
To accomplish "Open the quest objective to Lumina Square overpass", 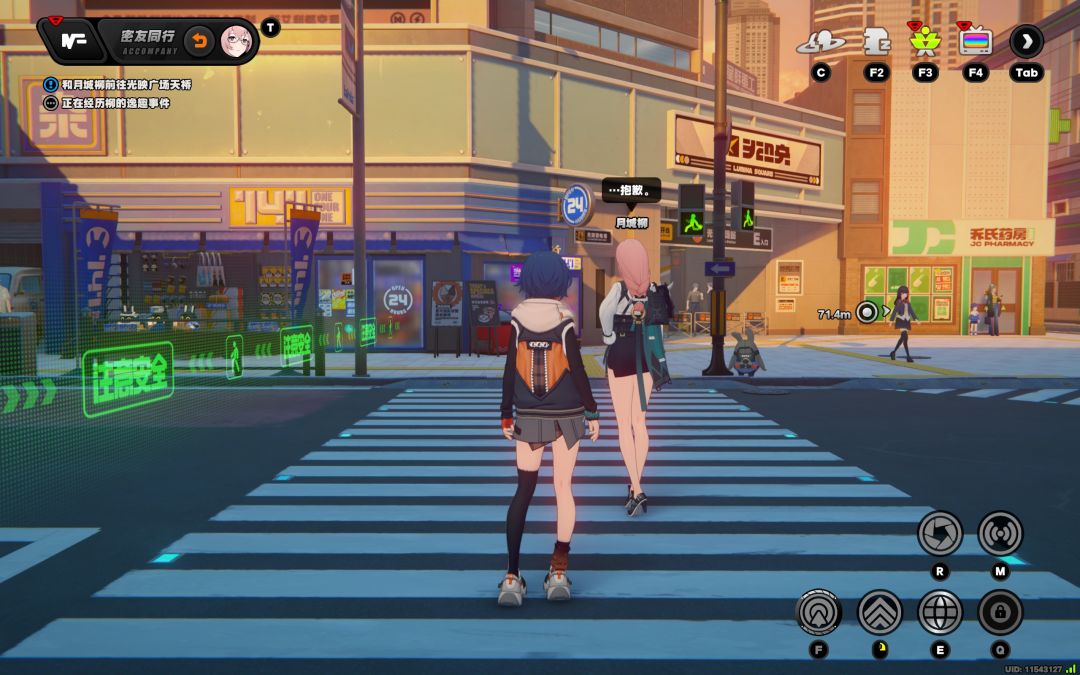I will click(x=124, y=85).
